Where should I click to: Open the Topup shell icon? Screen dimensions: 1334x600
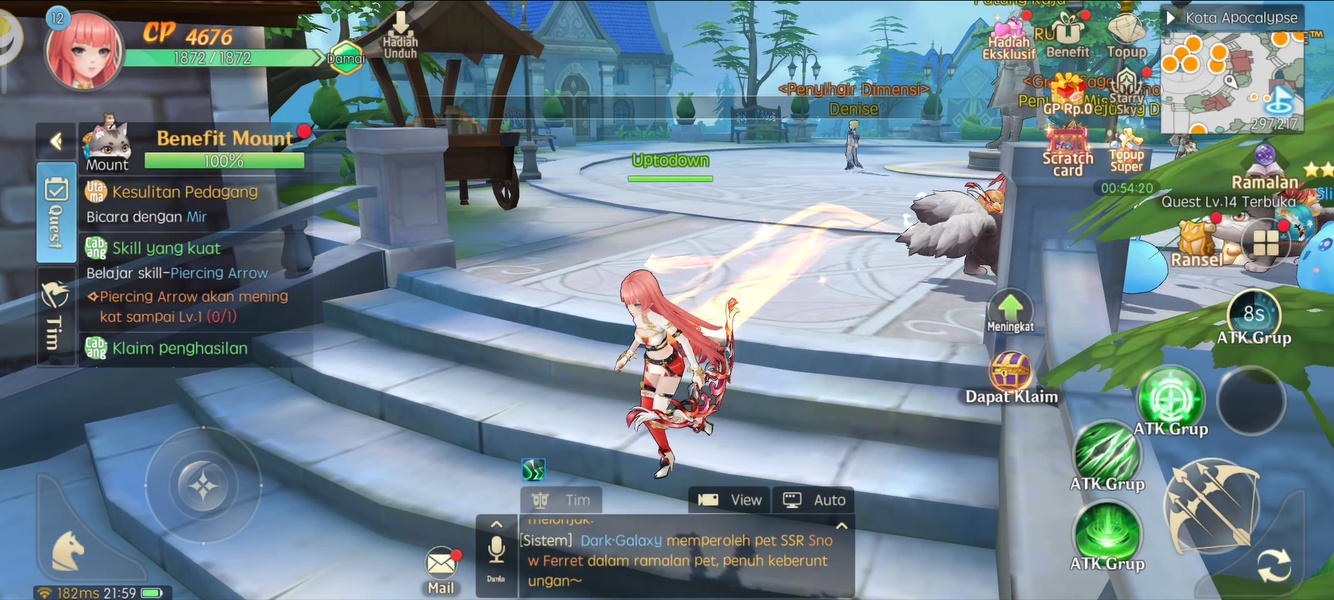(x=1127, y=32)
